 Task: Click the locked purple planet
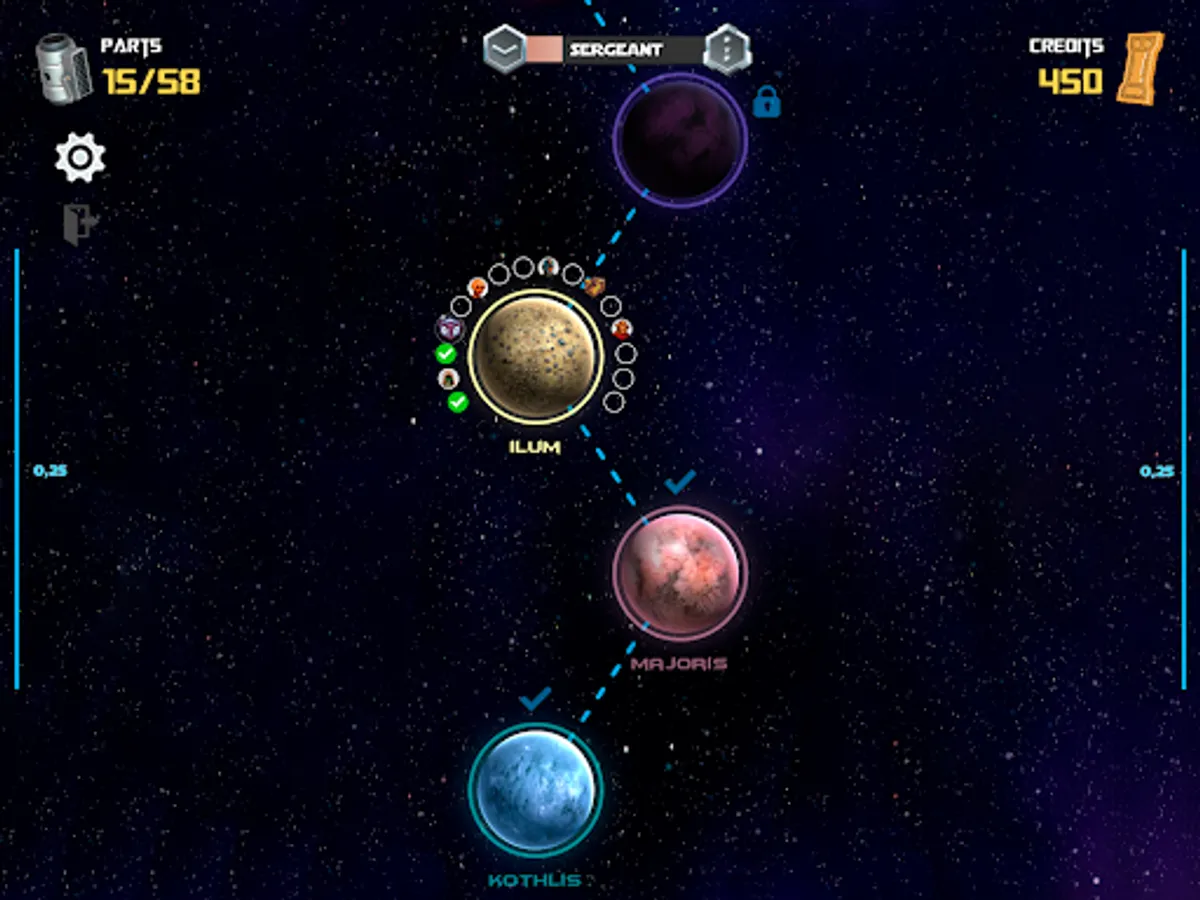[x=680, y=140]
